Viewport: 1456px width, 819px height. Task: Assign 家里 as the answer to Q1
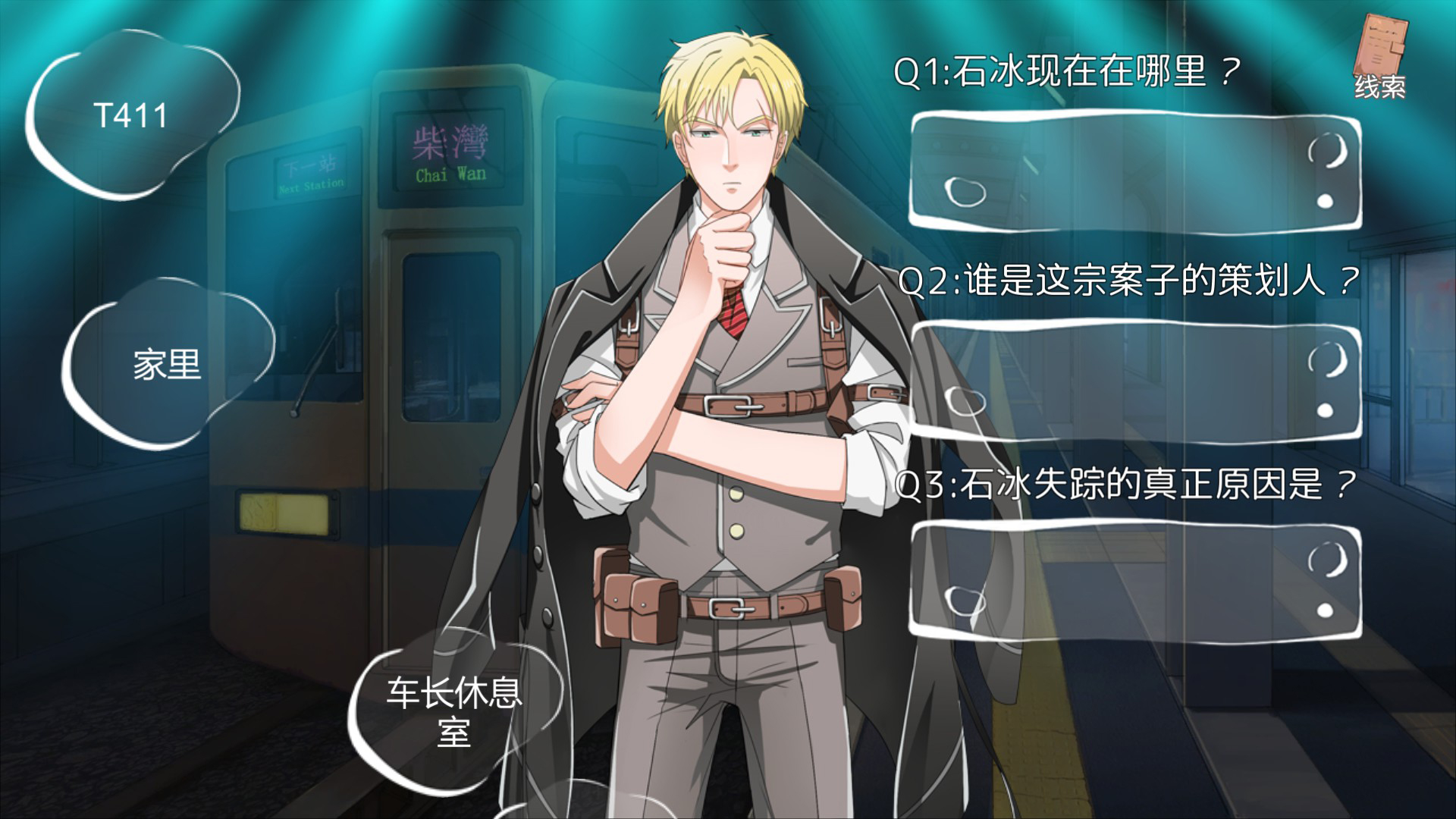[168, 366]
